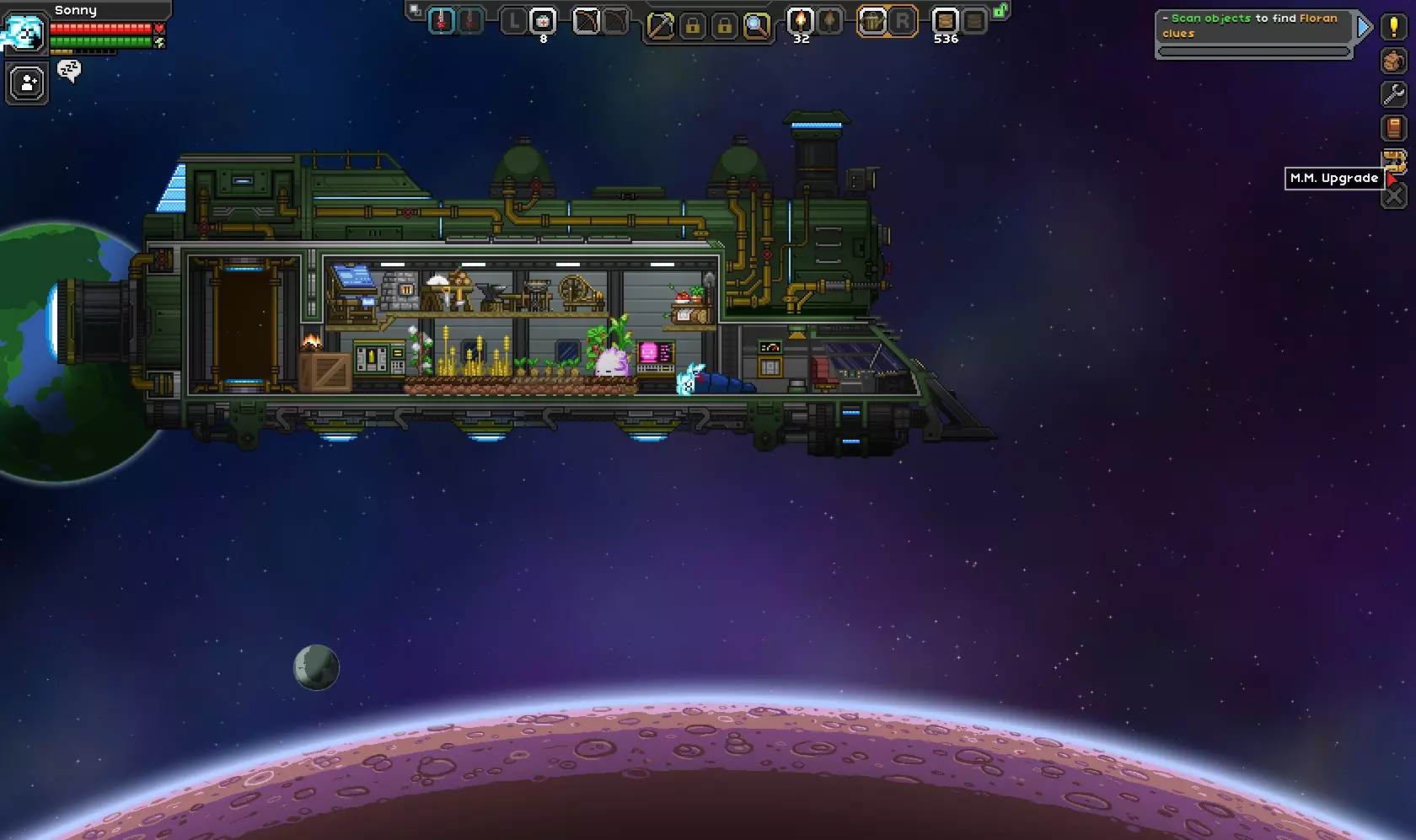Toggle the green hotbar lock icon
This screenshot has height=840, width=1416.
pyautogui.click(x=1000, y=11)
